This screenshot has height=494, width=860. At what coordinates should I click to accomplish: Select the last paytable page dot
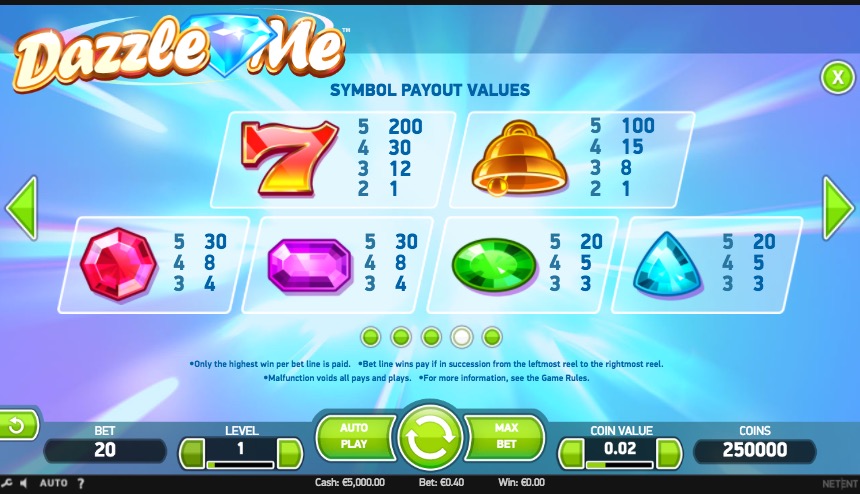492,337
